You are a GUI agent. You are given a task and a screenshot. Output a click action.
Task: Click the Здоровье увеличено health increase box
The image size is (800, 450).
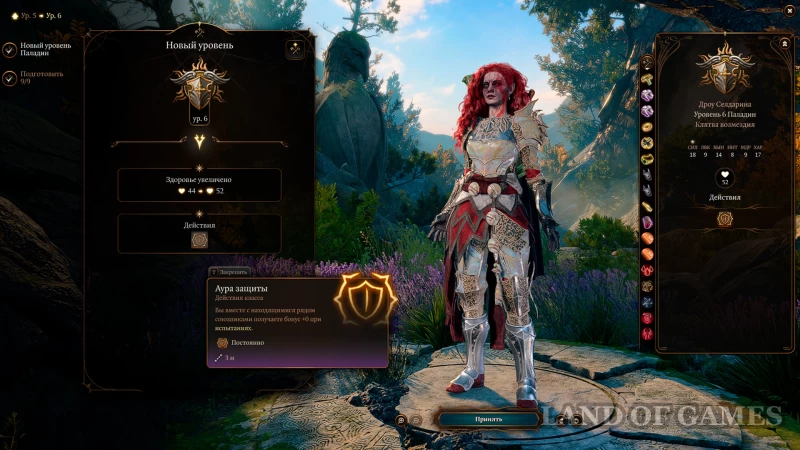coord(199,184)
